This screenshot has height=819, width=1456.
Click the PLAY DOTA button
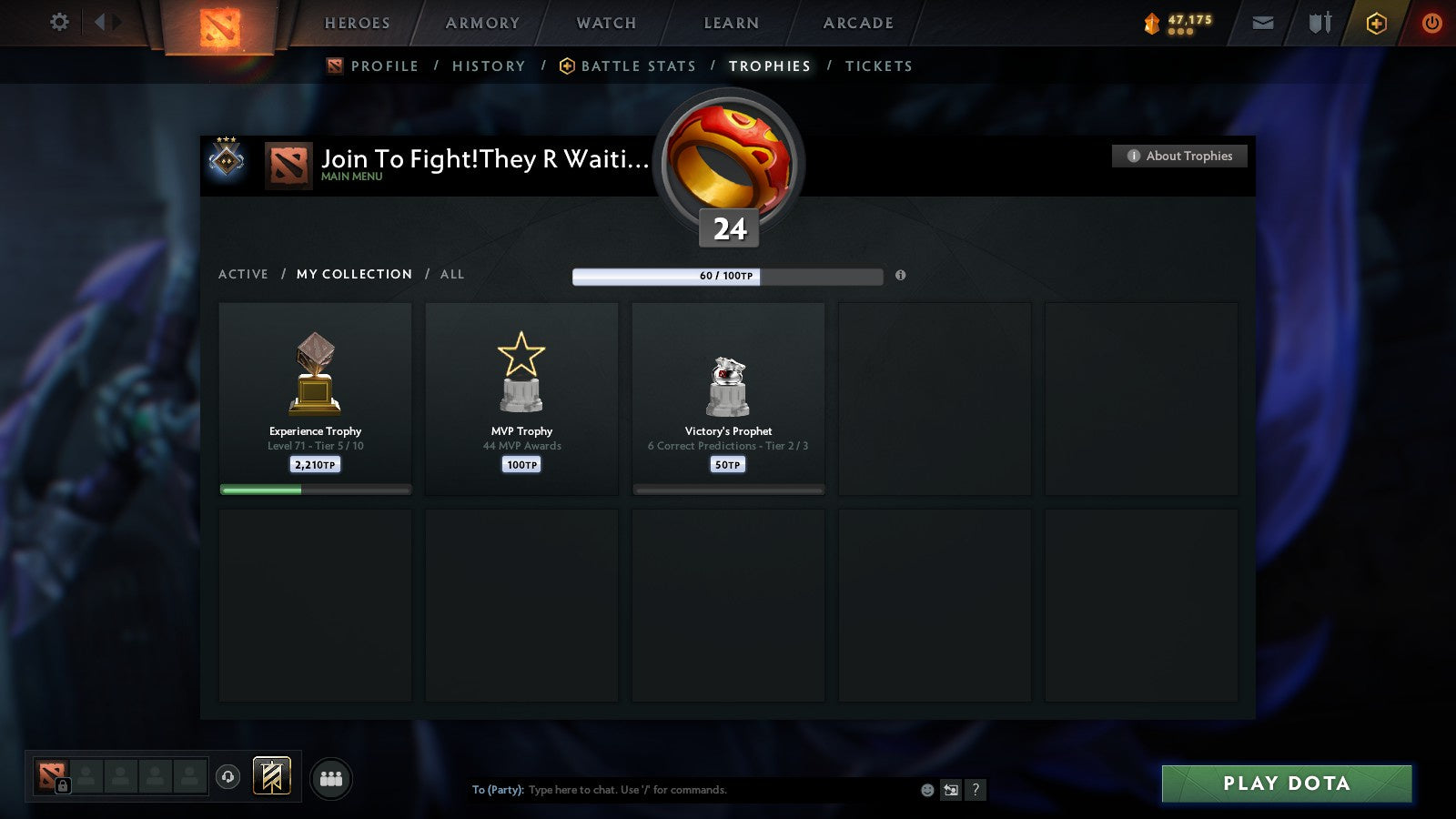(x=1285, y=784)
